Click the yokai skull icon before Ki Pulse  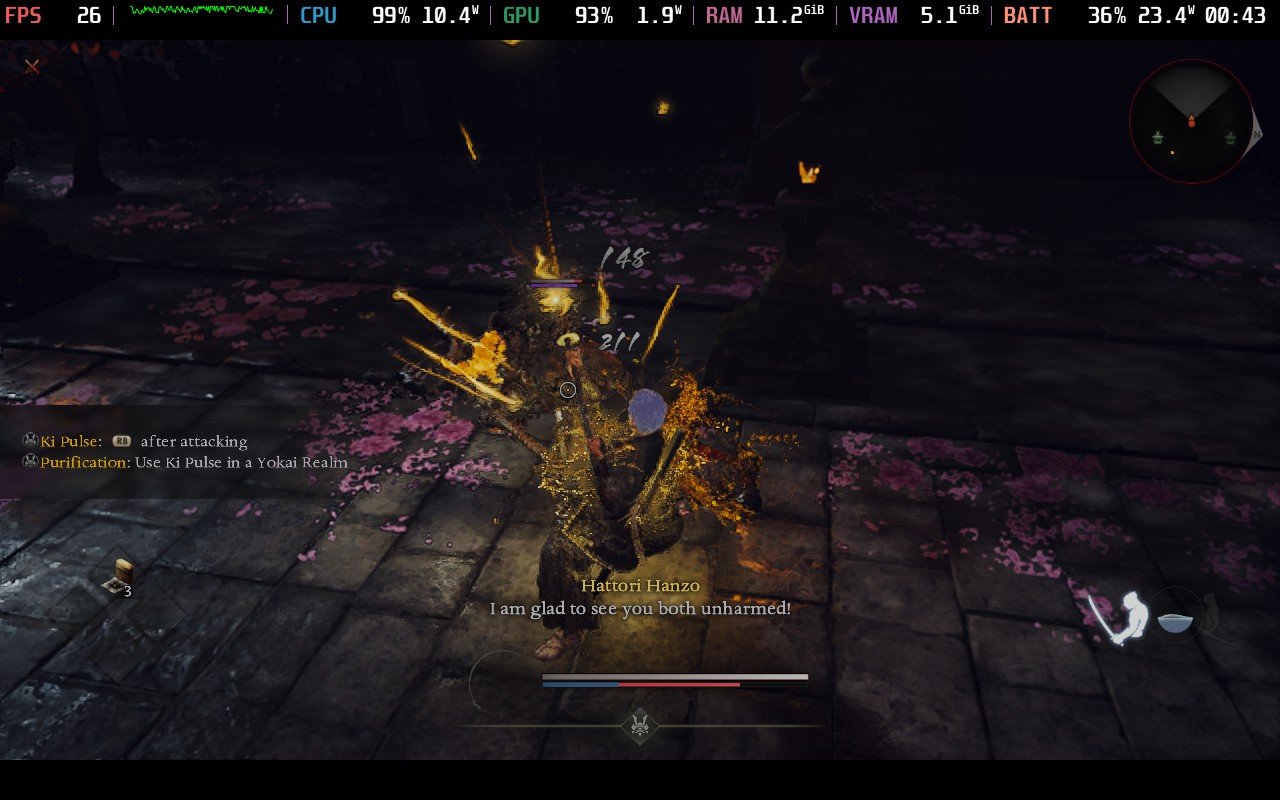pos(27,440)
